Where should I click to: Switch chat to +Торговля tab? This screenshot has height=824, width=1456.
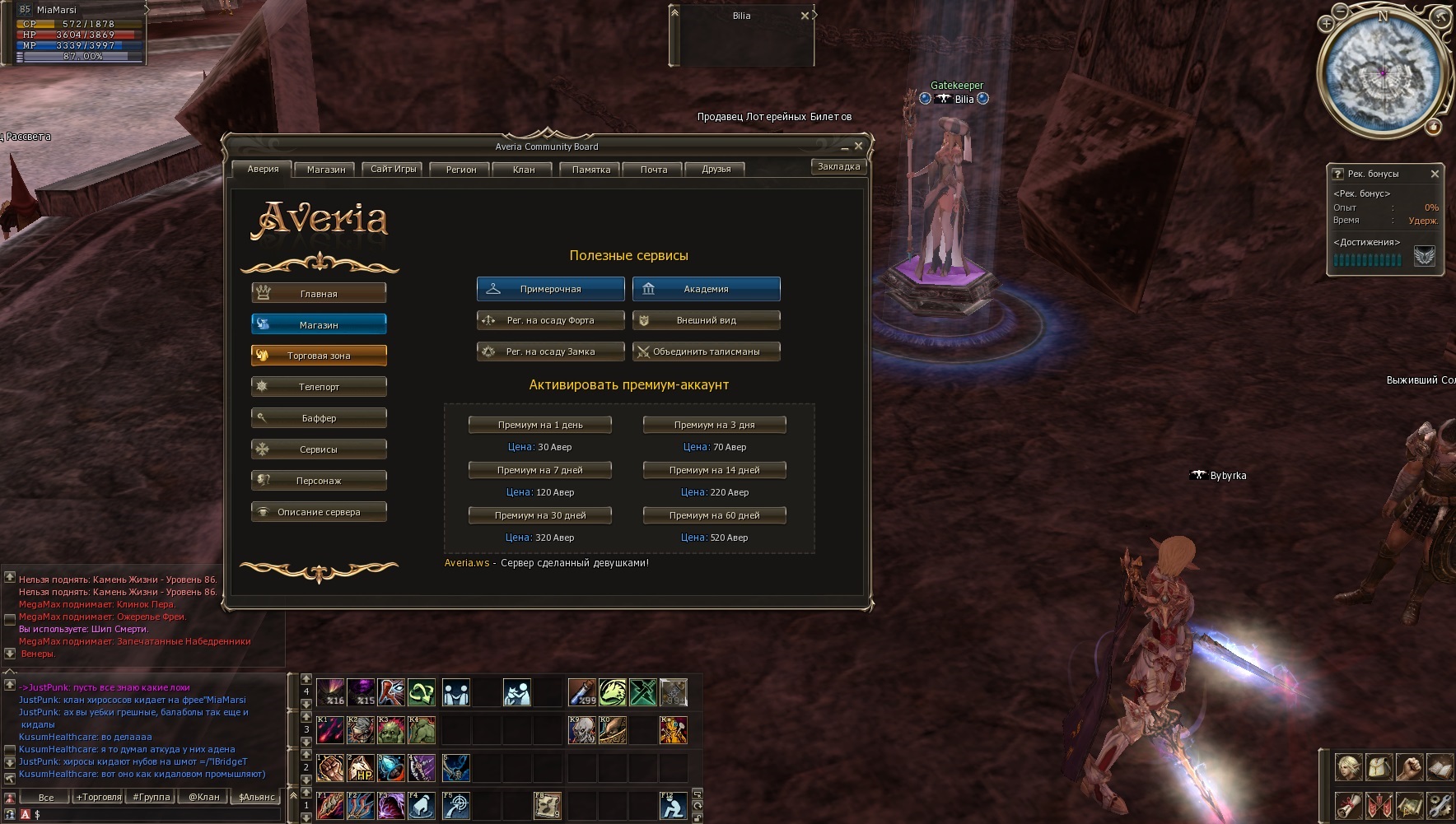(x=99, y=797)
